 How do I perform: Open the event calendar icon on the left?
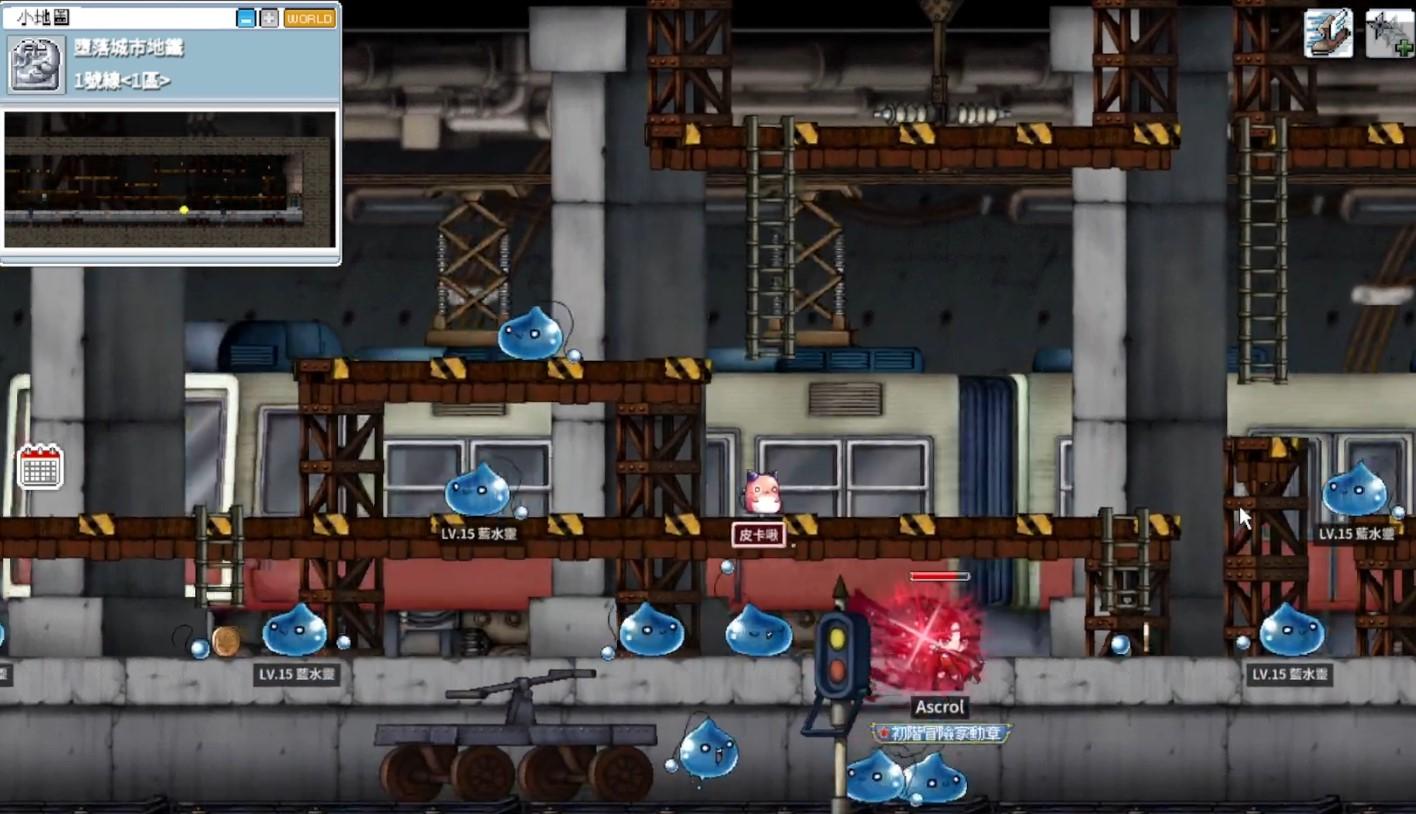[x=40, y=467]
